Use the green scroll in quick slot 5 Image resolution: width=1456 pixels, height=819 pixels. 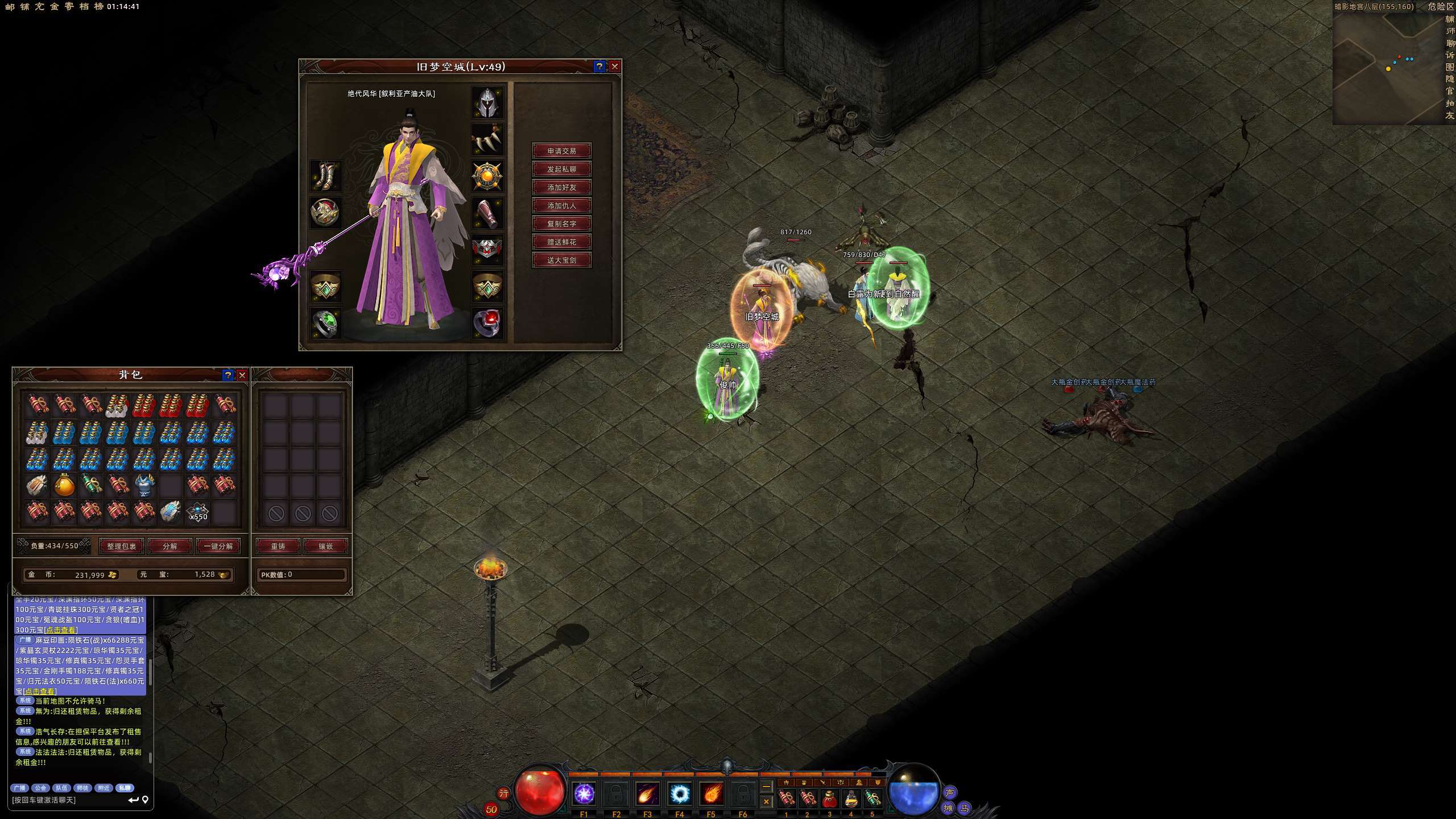[872, 799]
